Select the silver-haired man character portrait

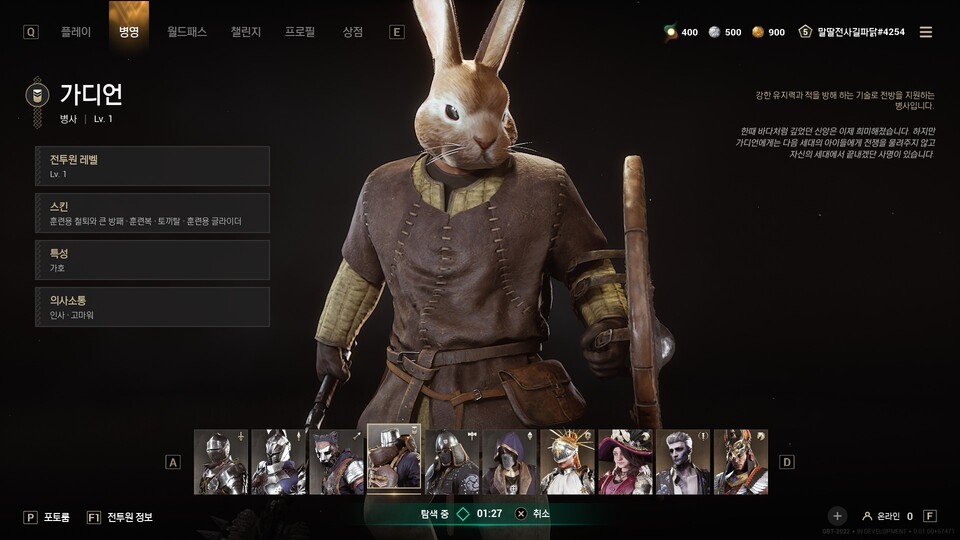683,462
